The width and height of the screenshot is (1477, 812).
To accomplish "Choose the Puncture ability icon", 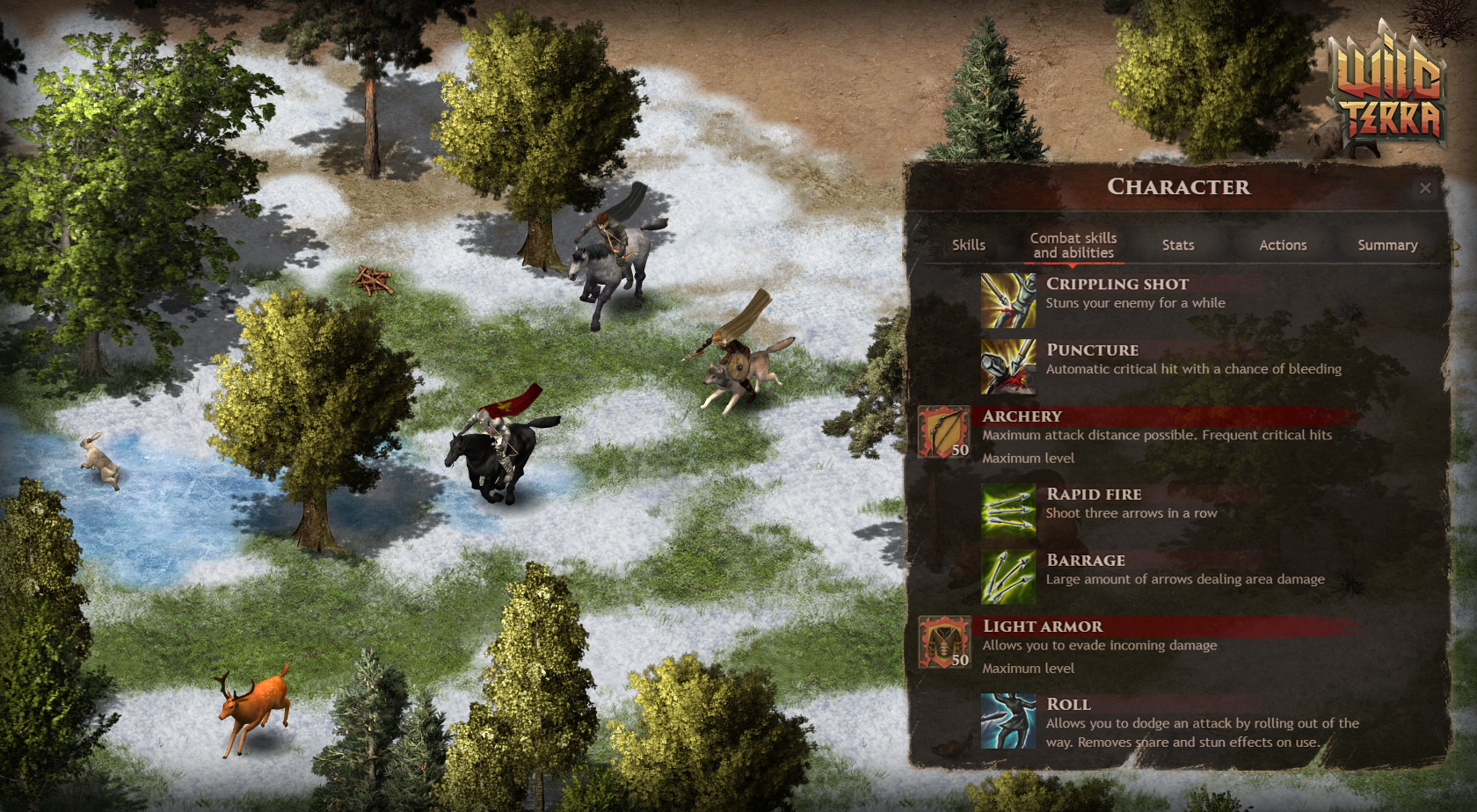I will point(1008,366).
